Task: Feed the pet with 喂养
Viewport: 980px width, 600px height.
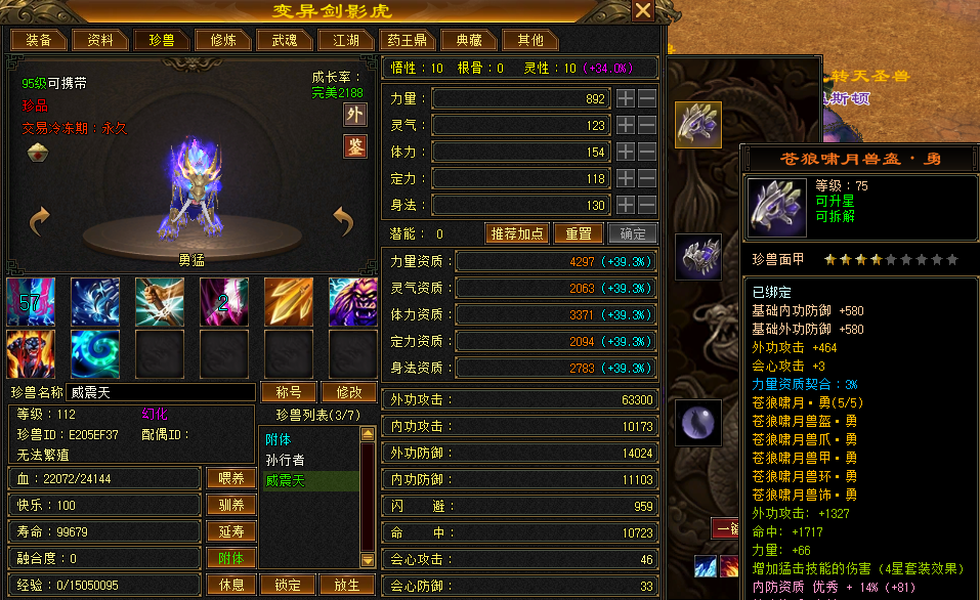Action: point(231,478)
